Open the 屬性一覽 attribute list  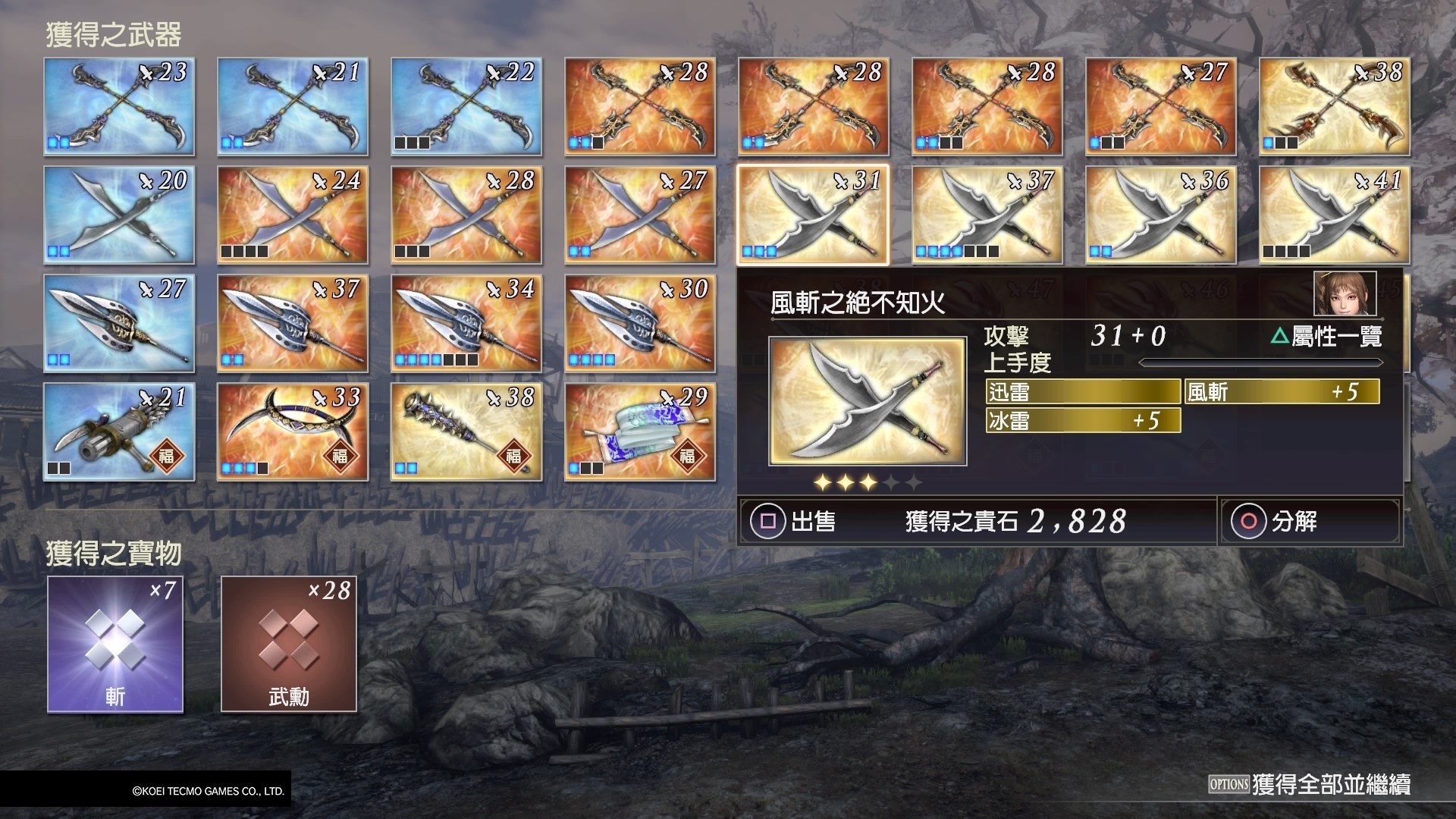click(x=1327, y=336)
